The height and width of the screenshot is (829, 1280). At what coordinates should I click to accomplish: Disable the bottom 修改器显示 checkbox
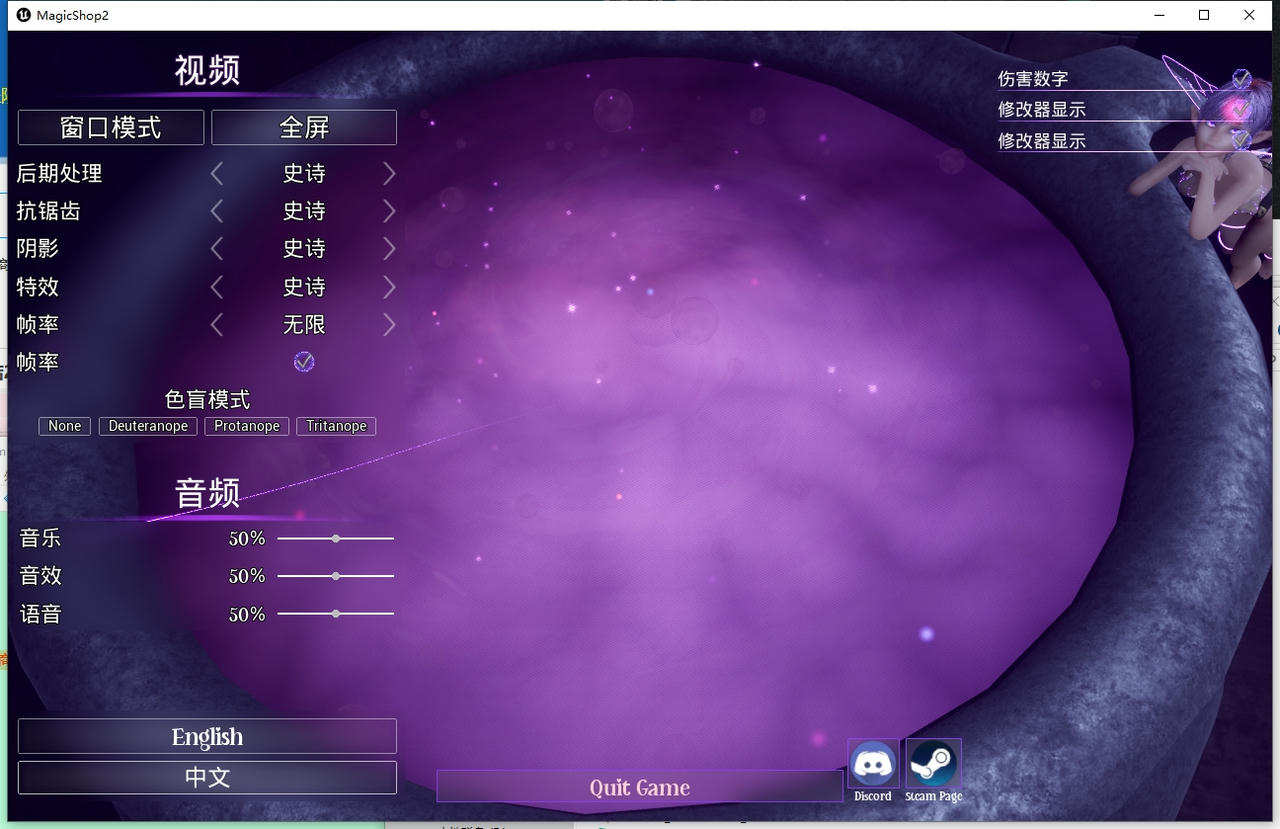coord(1240,140)
